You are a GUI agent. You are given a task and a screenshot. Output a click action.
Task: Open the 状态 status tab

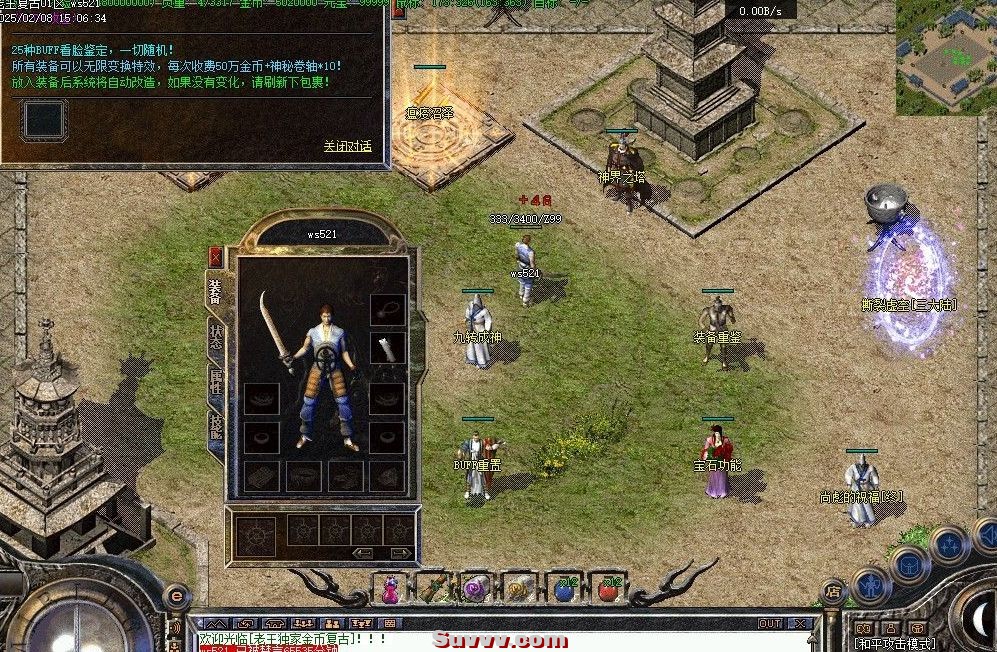click(x=215, y=337)
